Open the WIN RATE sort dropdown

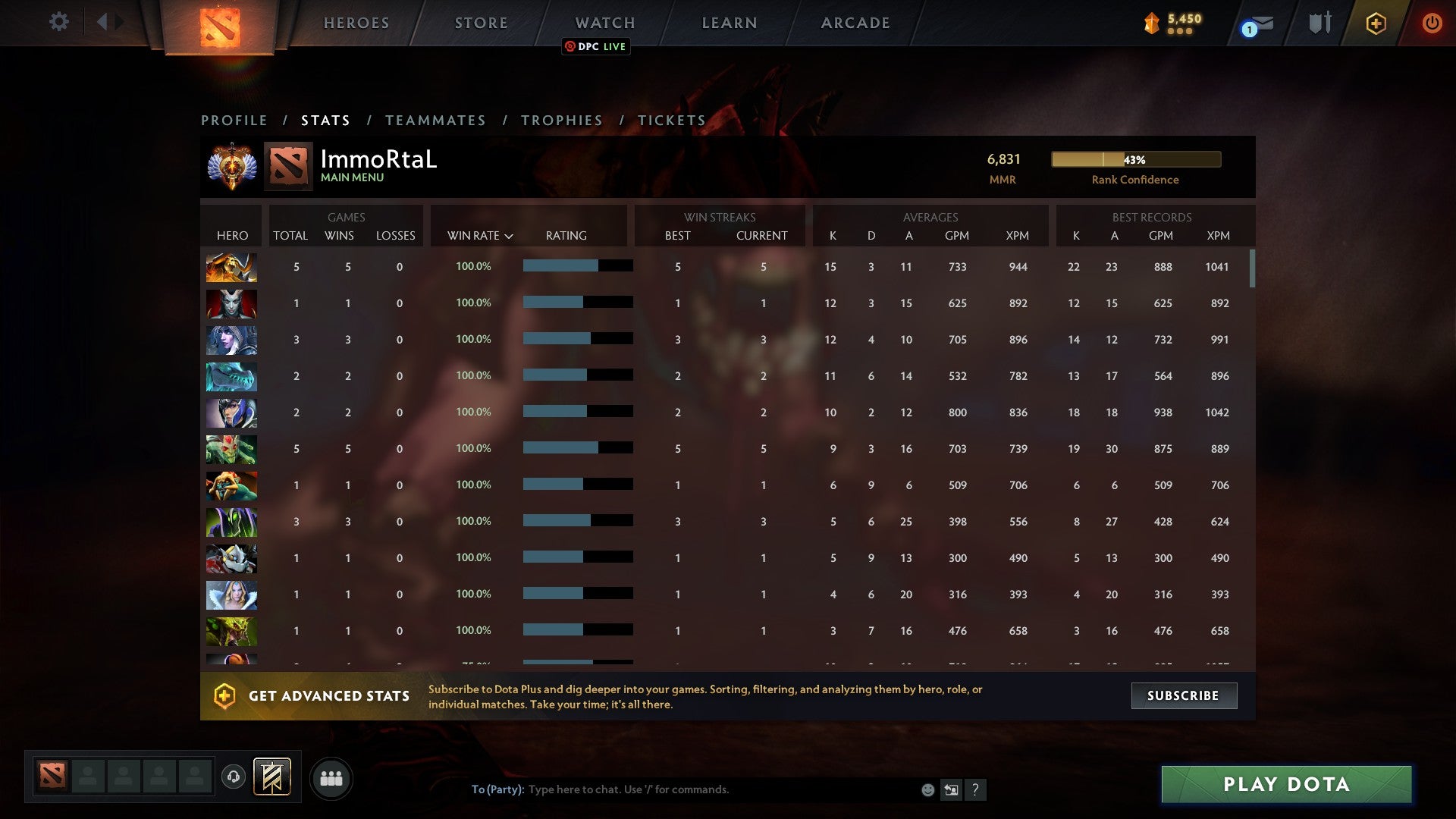tap(480, 235)
